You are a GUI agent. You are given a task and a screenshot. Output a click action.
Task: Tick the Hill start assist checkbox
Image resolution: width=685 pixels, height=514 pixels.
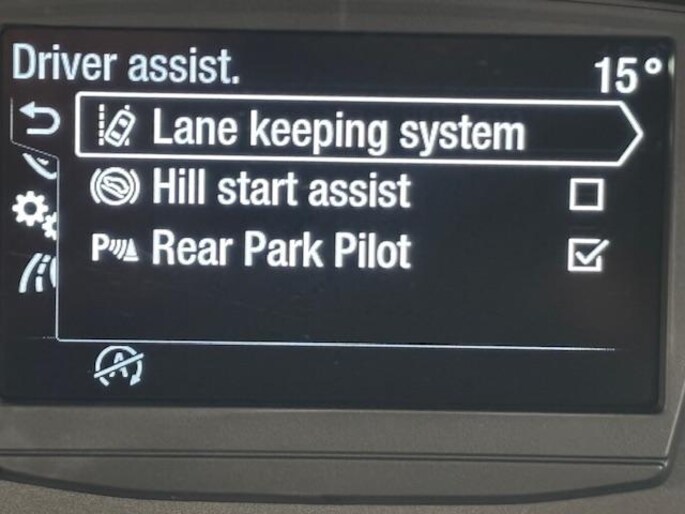point(585,193)
